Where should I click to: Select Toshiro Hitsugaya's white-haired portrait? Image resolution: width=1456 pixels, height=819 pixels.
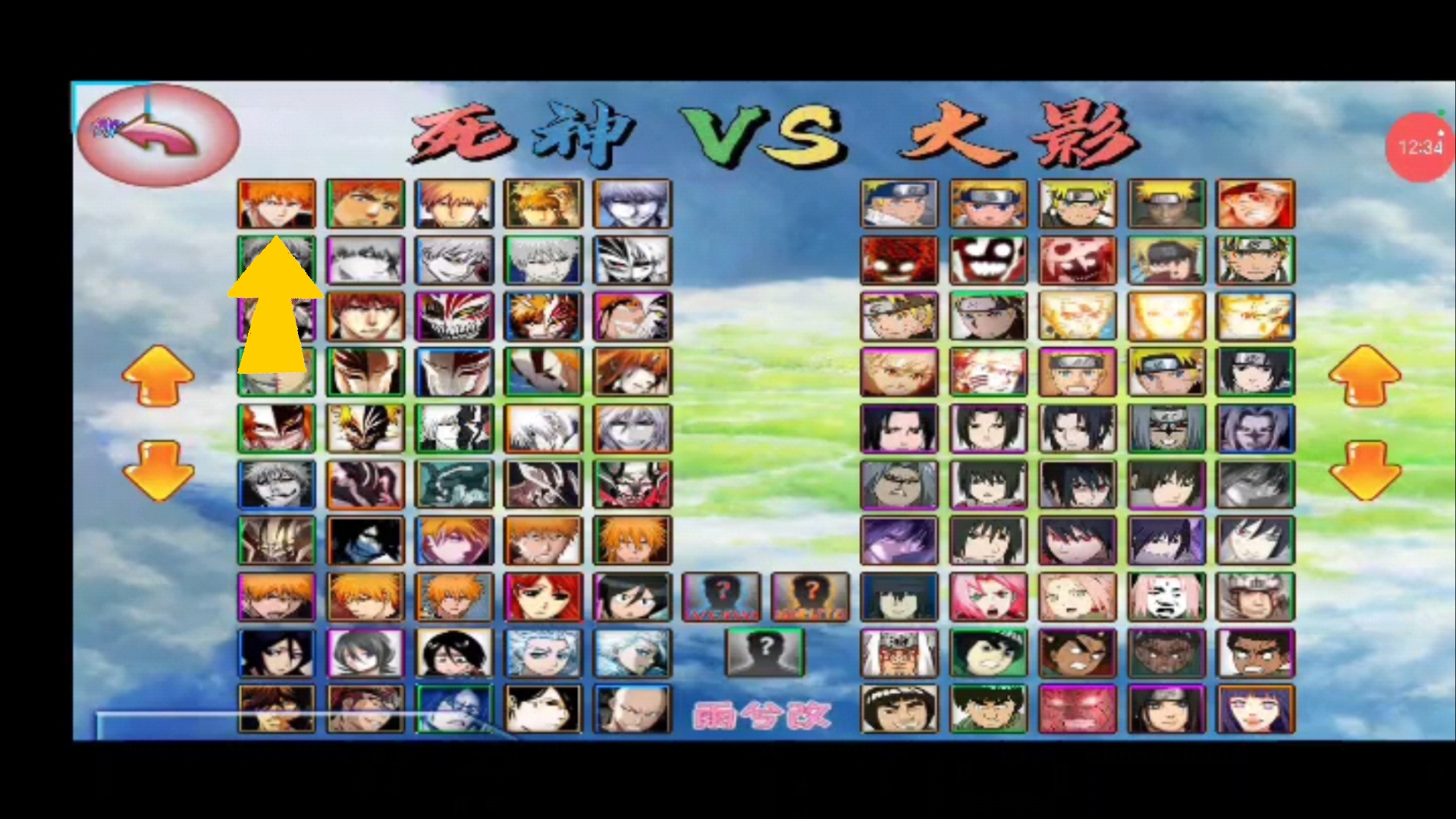[x=544, y=652]
